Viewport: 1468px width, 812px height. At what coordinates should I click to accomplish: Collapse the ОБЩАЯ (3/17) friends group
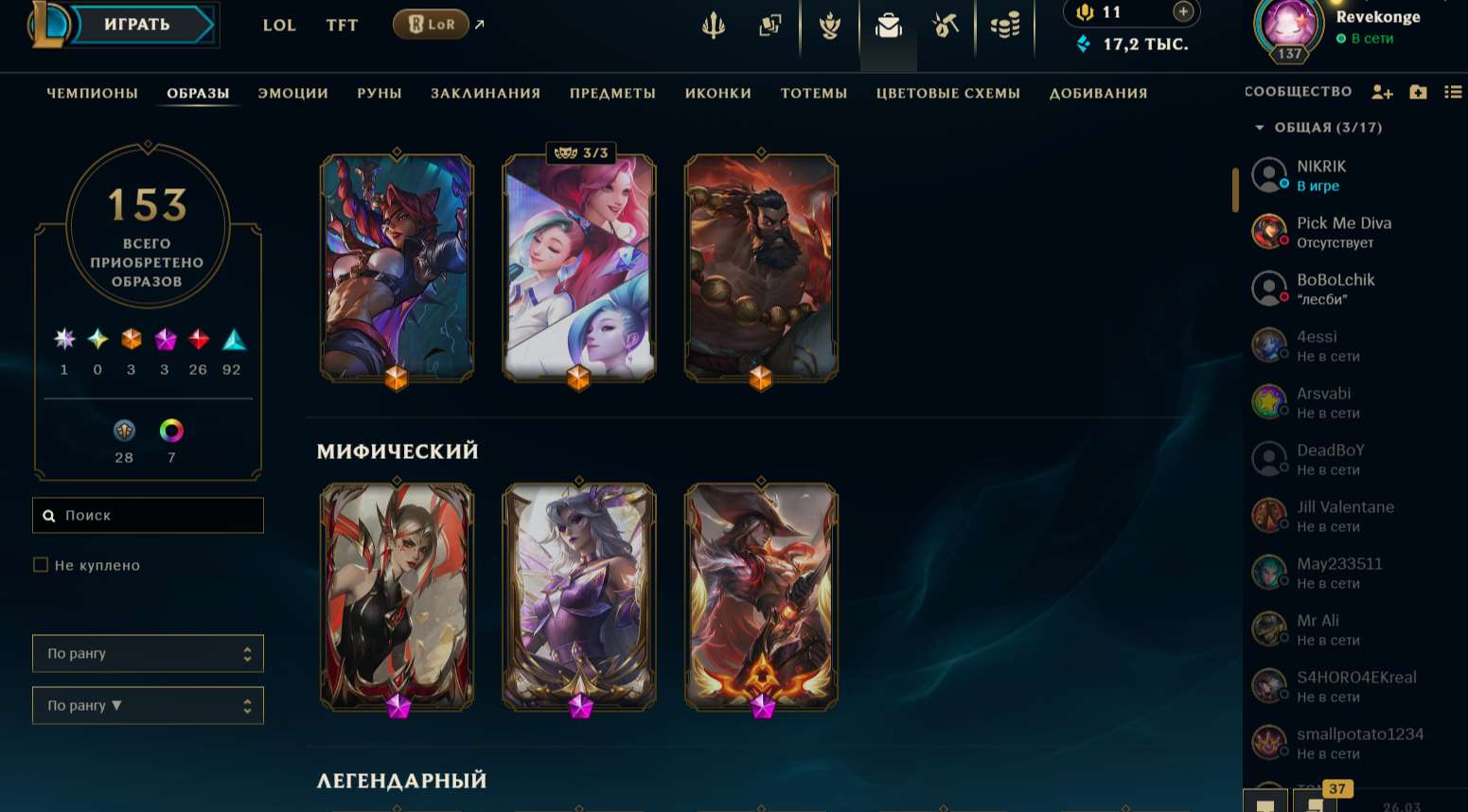[1260, 127]
